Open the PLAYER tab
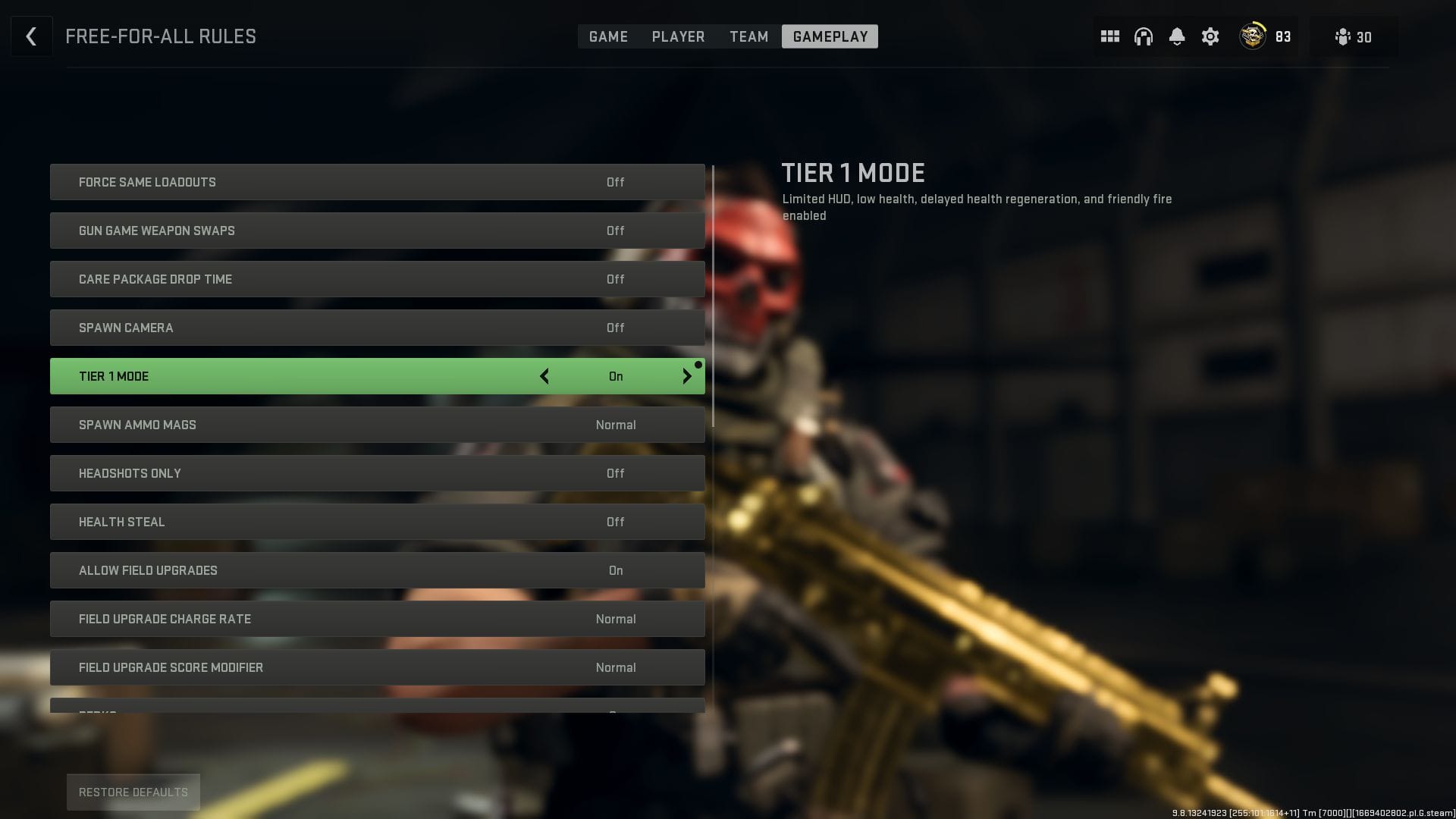This screenshot has width=1456, height=819. pyautogui.click(x=678, y=36)
